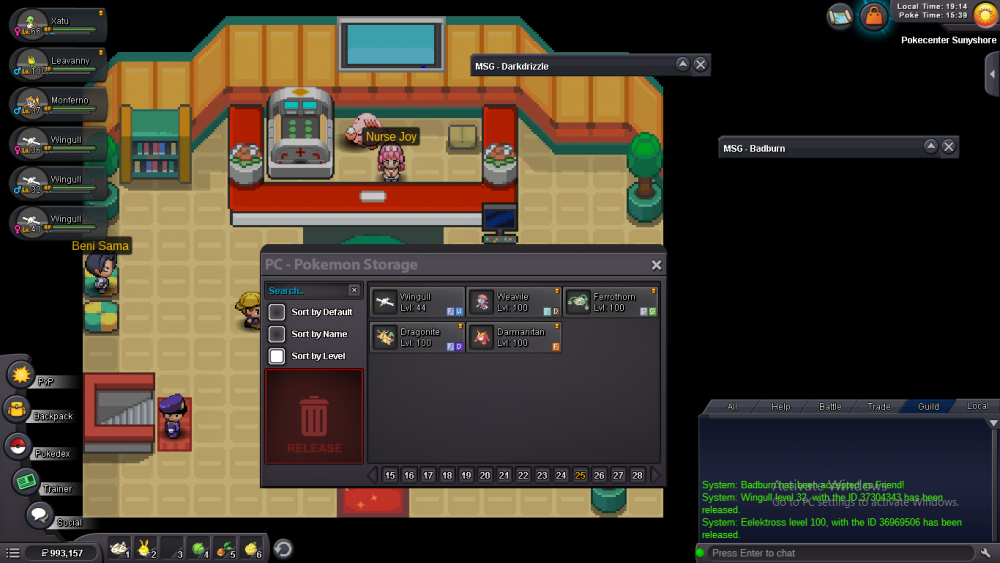Toggle the Sort by Level checkbox
This screenshot has width=1000, height=563.
pyautogui.click(x=277, y=356)
